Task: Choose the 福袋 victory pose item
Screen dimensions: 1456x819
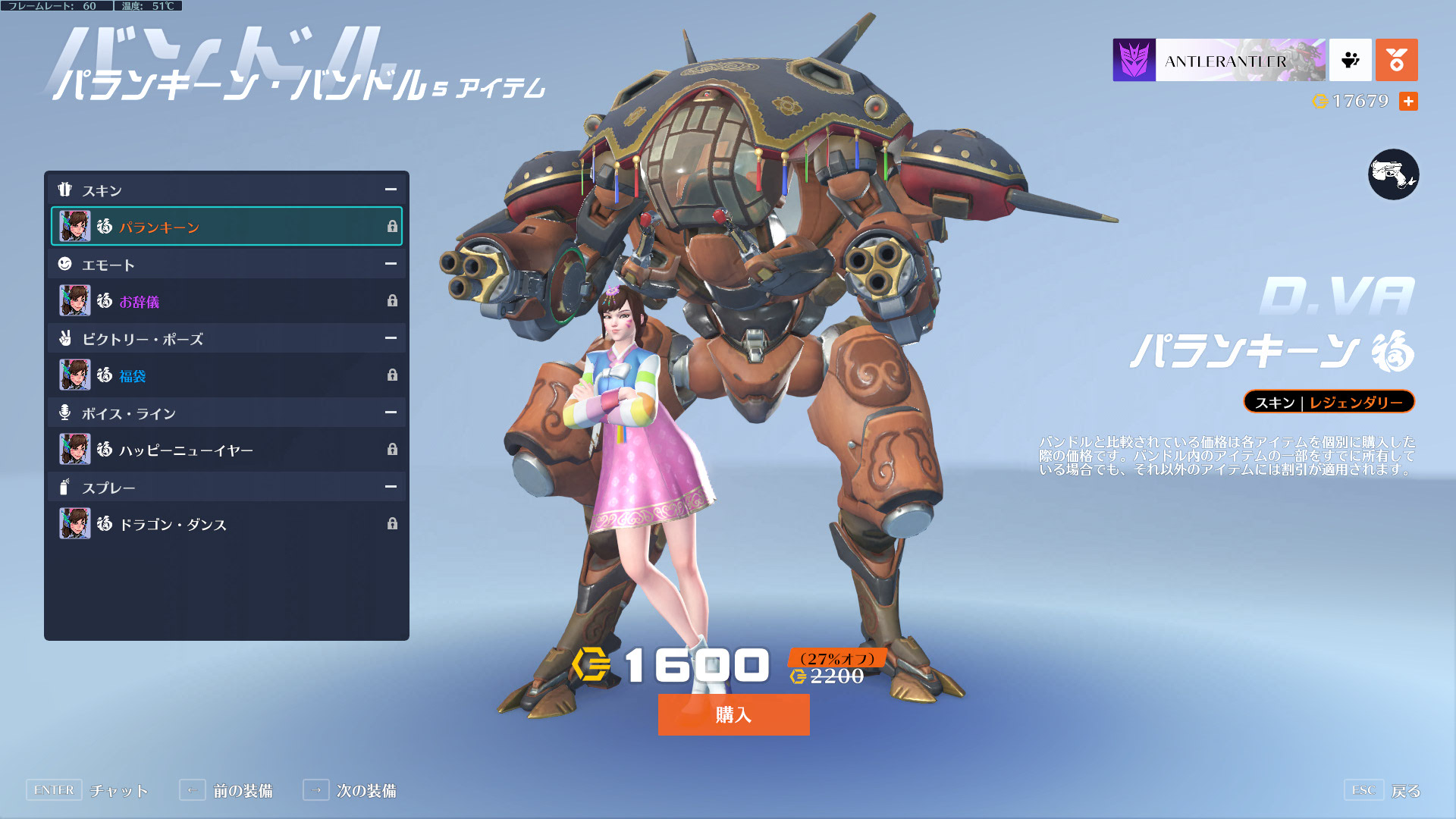Action: coord(226,375)
